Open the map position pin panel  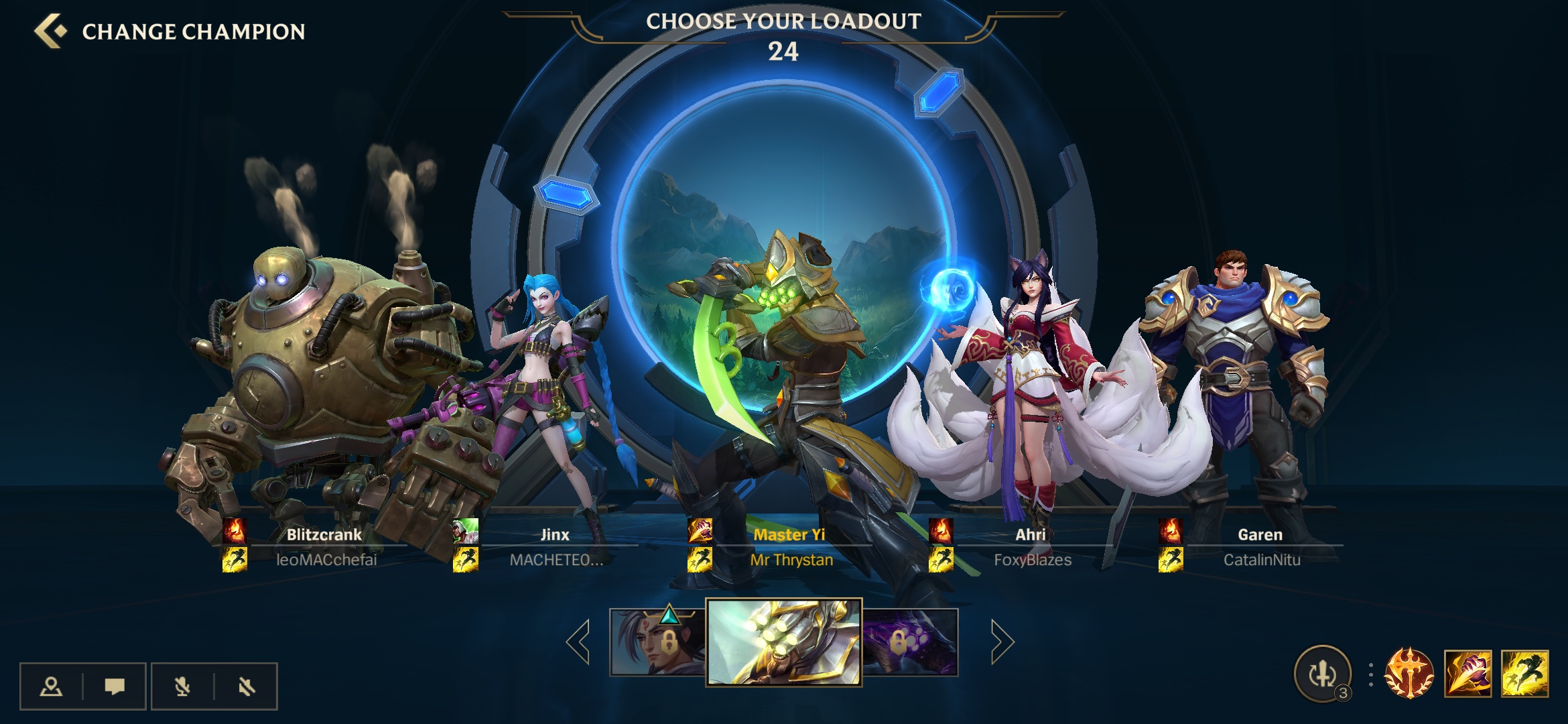click(x=51, y=686)
